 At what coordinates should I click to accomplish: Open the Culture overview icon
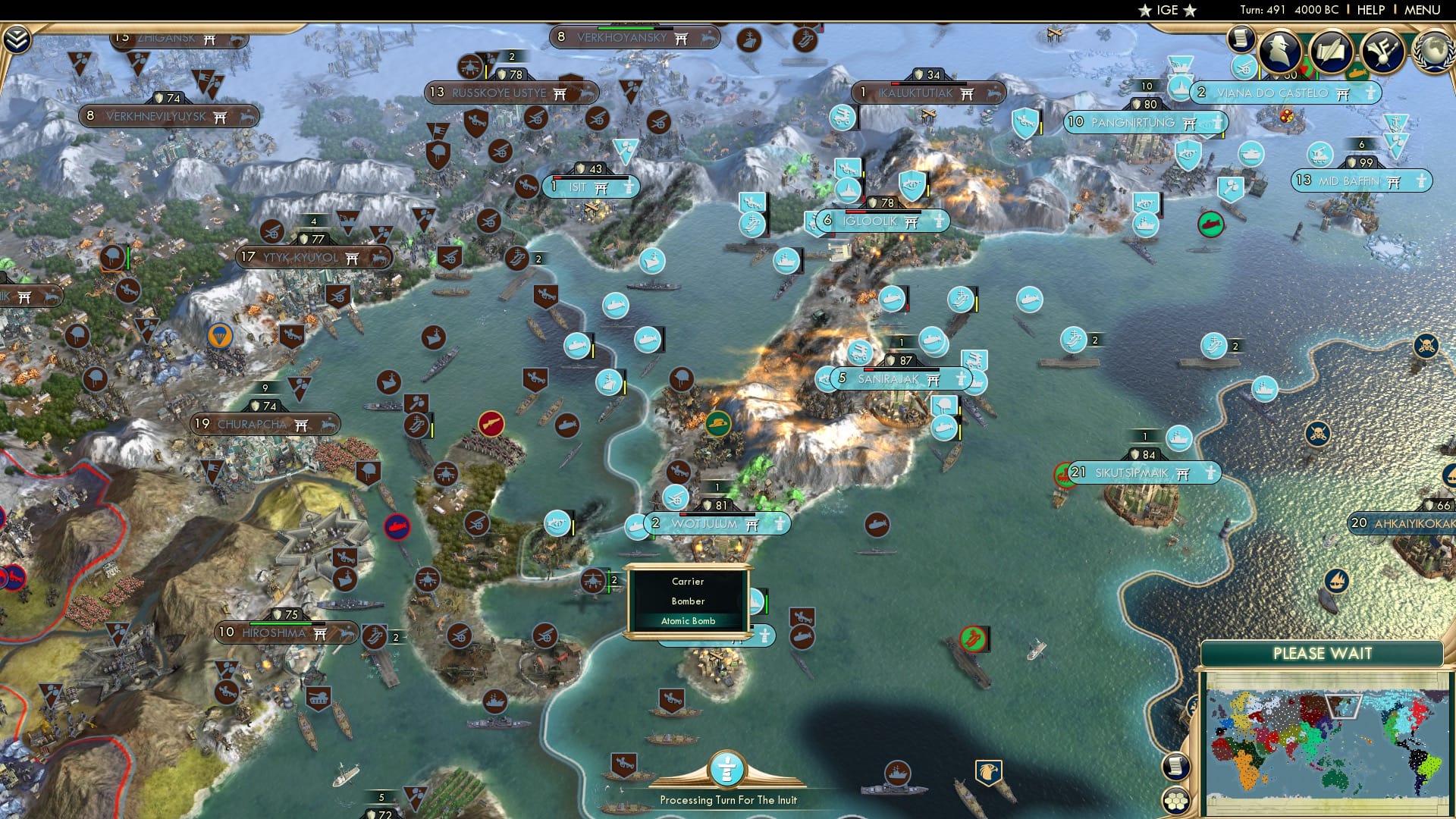point(1382,50)
